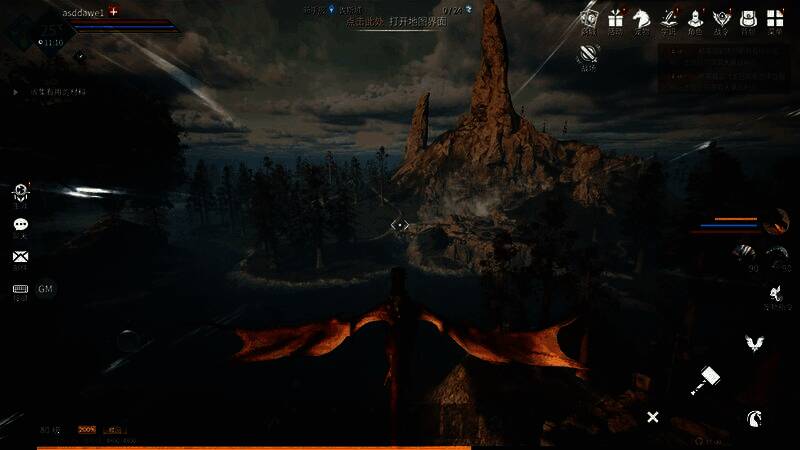Open the card icon at top right

589,18
